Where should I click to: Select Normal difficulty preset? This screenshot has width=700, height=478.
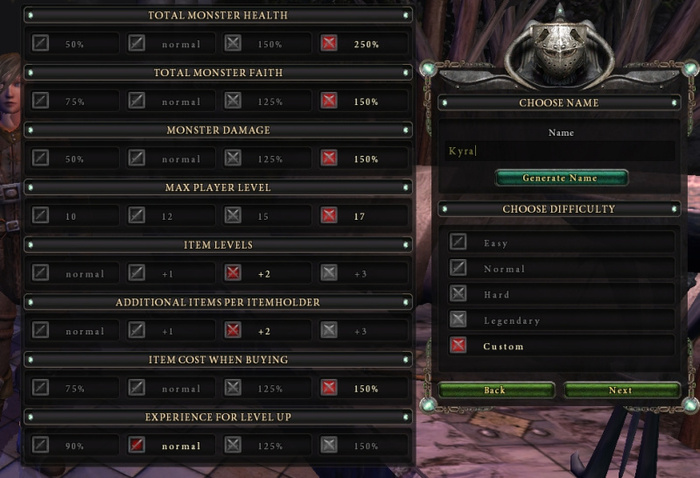coord(458,268)
